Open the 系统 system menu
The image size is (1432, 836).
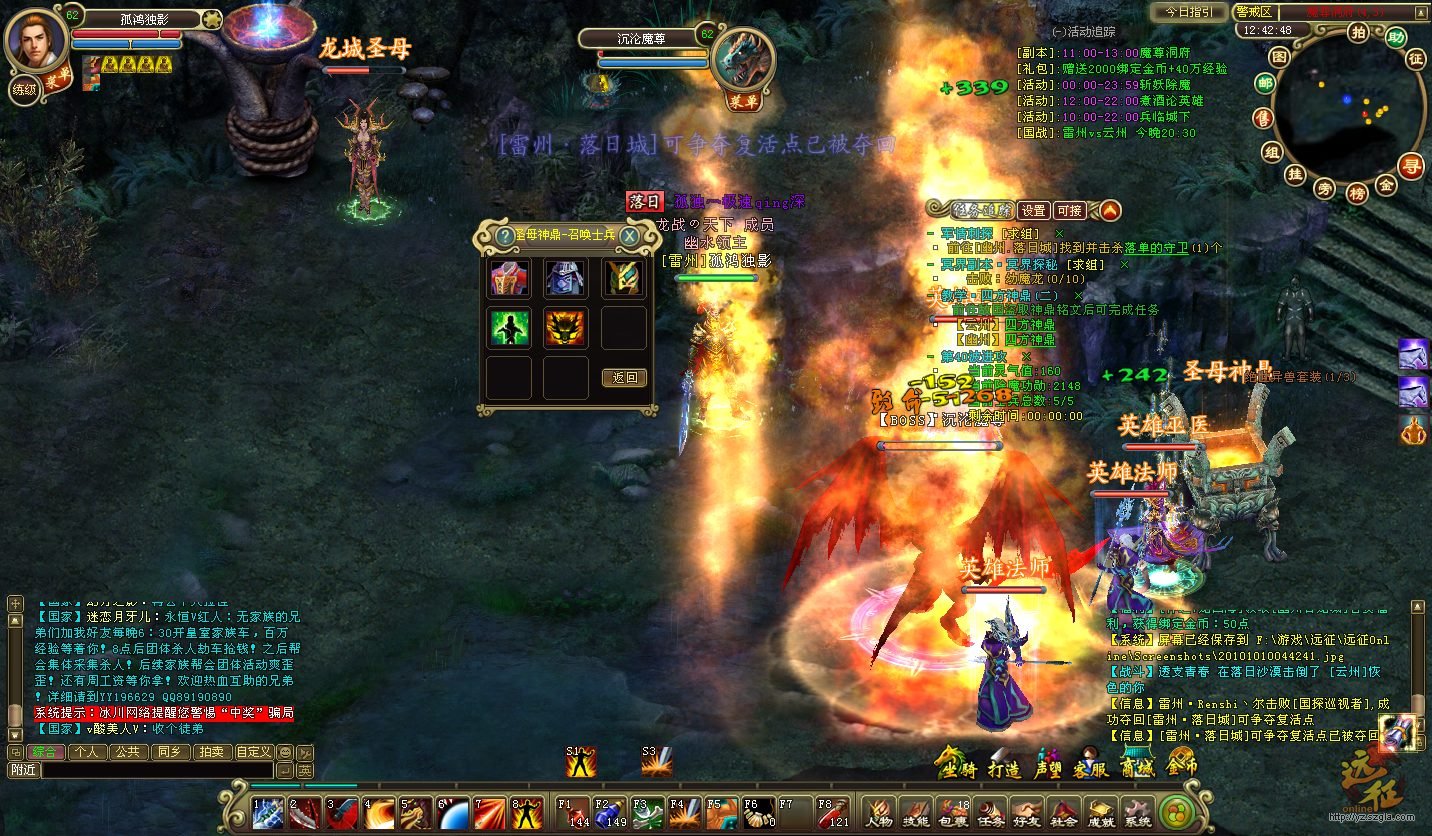click(x=1137, y=813)
